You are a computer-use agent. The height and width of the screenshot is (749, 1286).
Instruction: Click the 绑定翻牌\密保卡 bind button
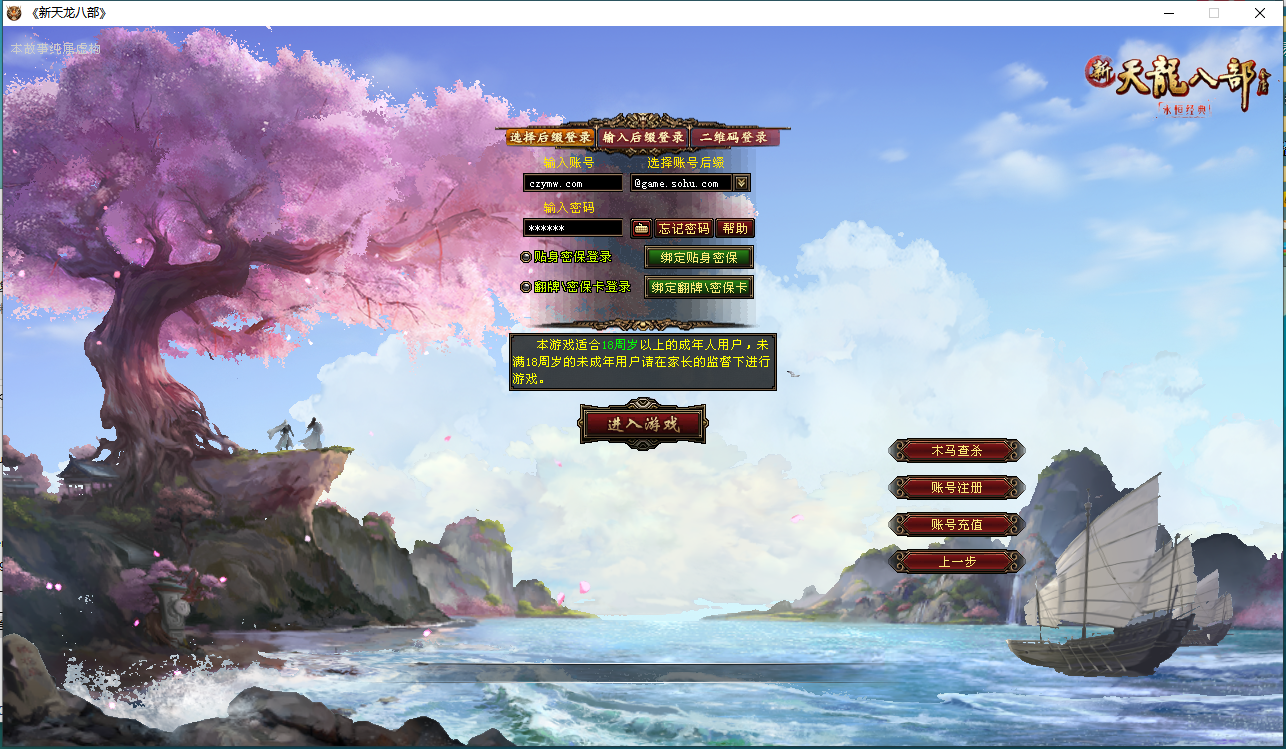[x=698, y=287]
